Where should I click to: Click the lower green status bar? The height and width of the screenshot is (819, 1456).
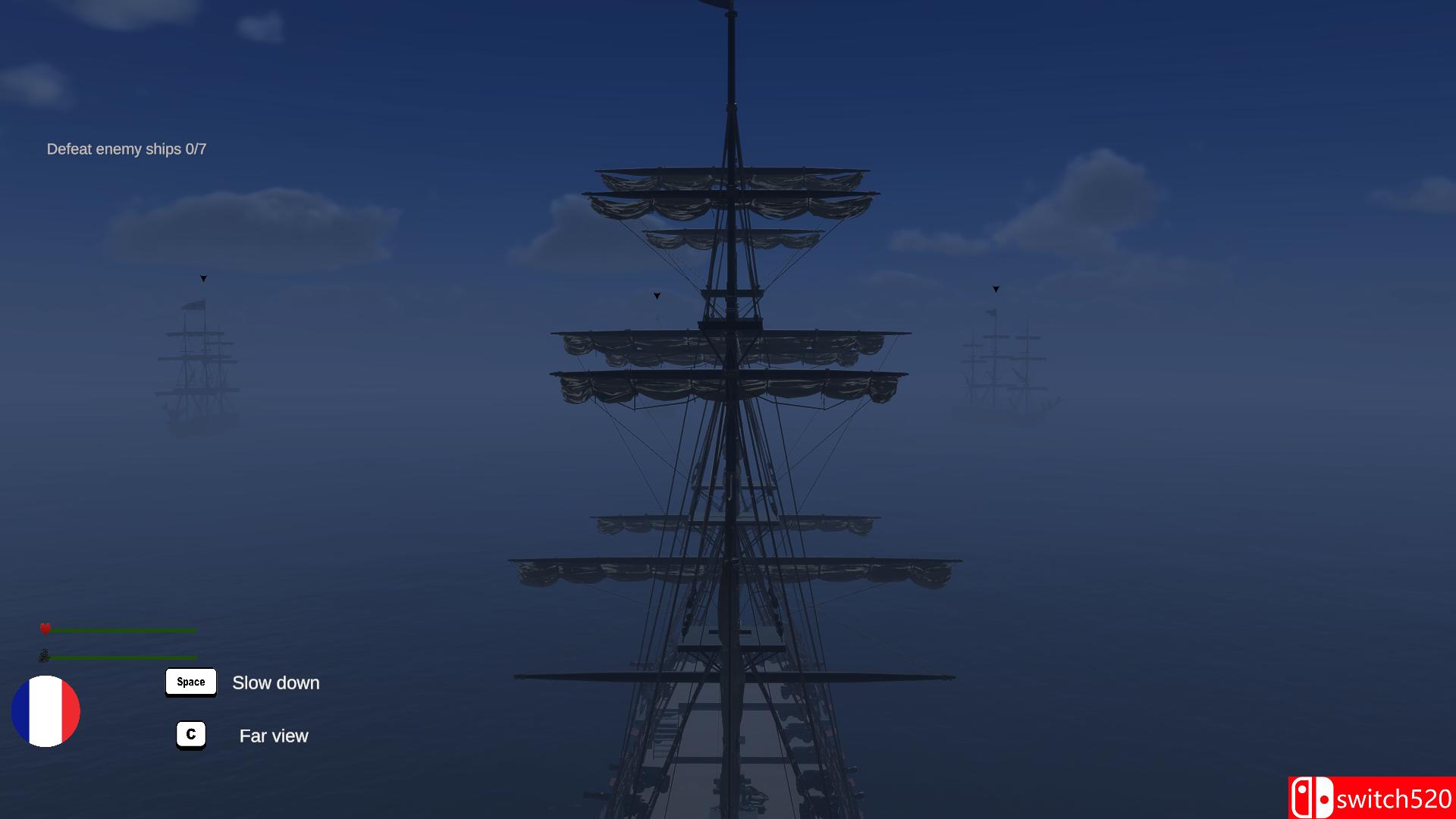(x=125, y=657)
